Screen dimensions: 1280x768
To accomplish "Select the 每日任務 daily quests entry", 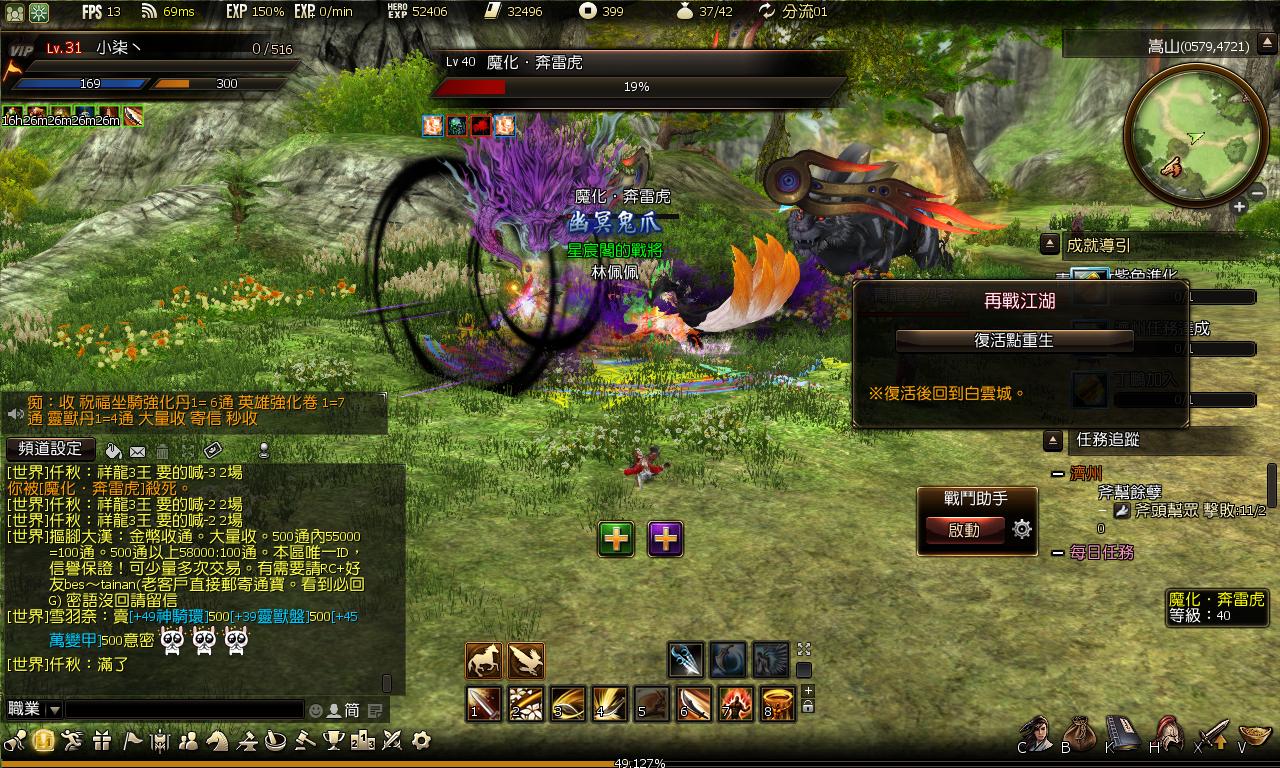I will coord(1102,552).
